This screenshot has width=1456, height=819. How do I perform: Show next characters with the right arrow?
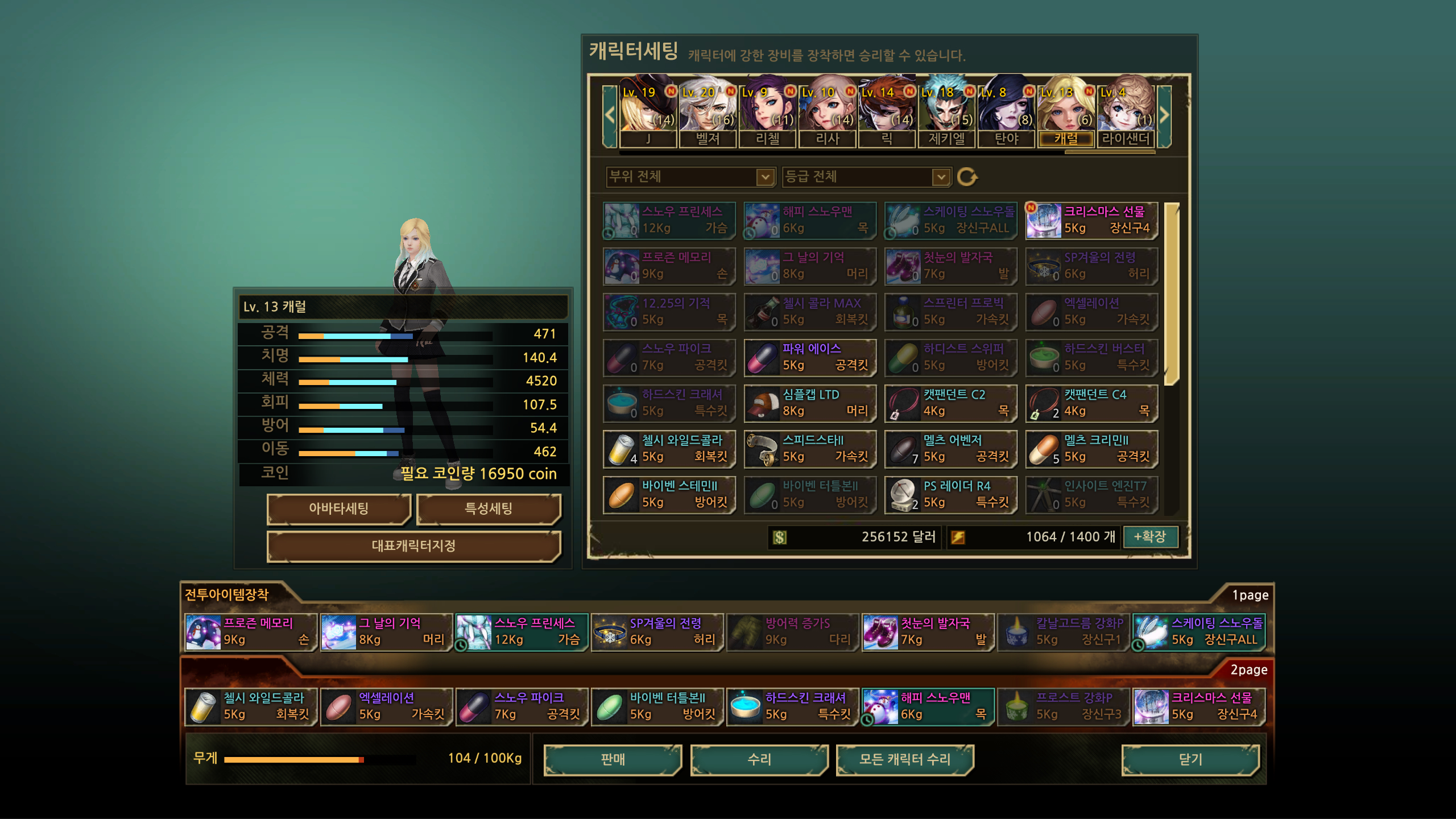[1164, 115]
